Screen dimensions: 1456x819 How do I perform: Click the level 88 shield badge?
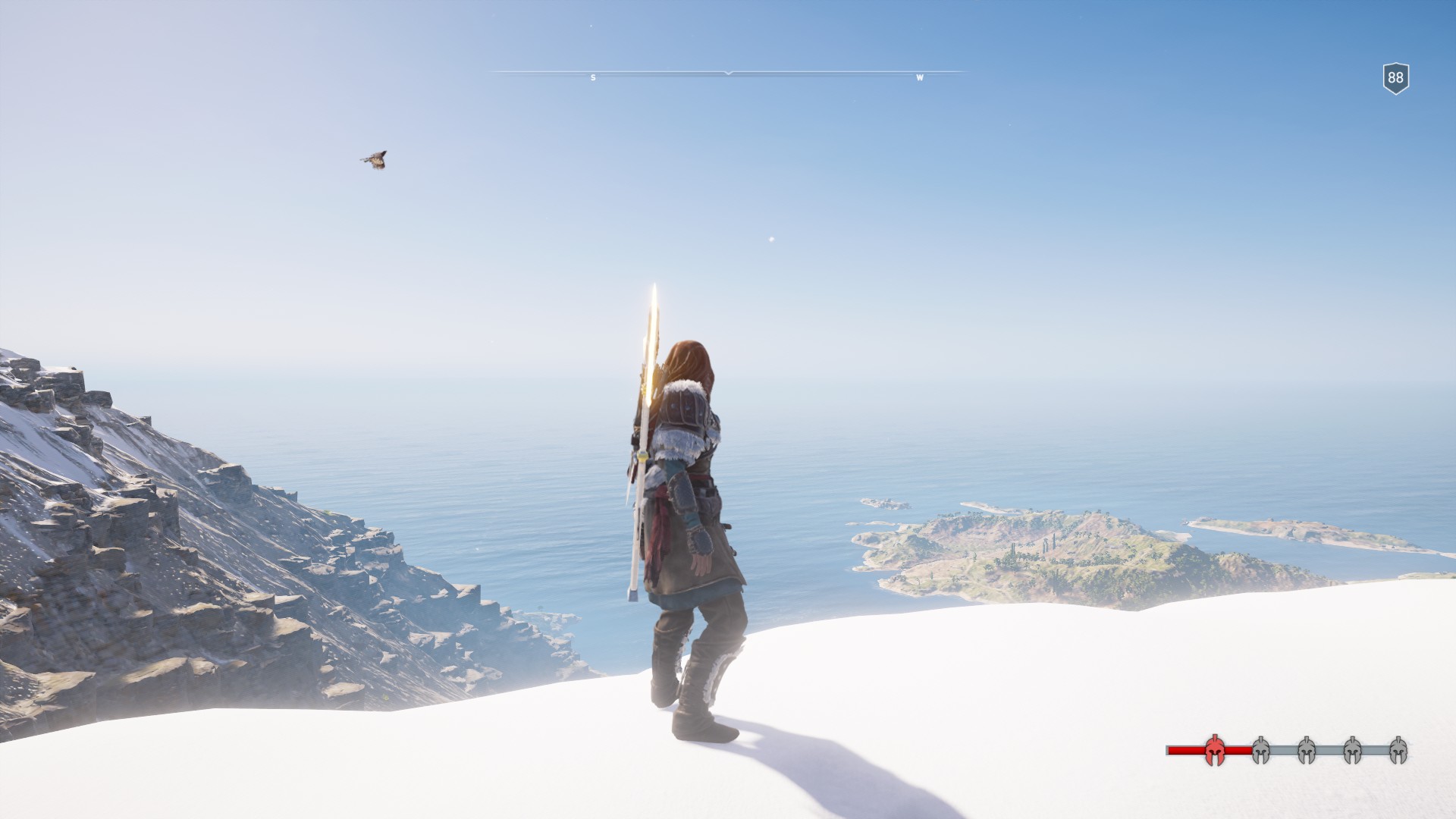(x=1395, y=78)
